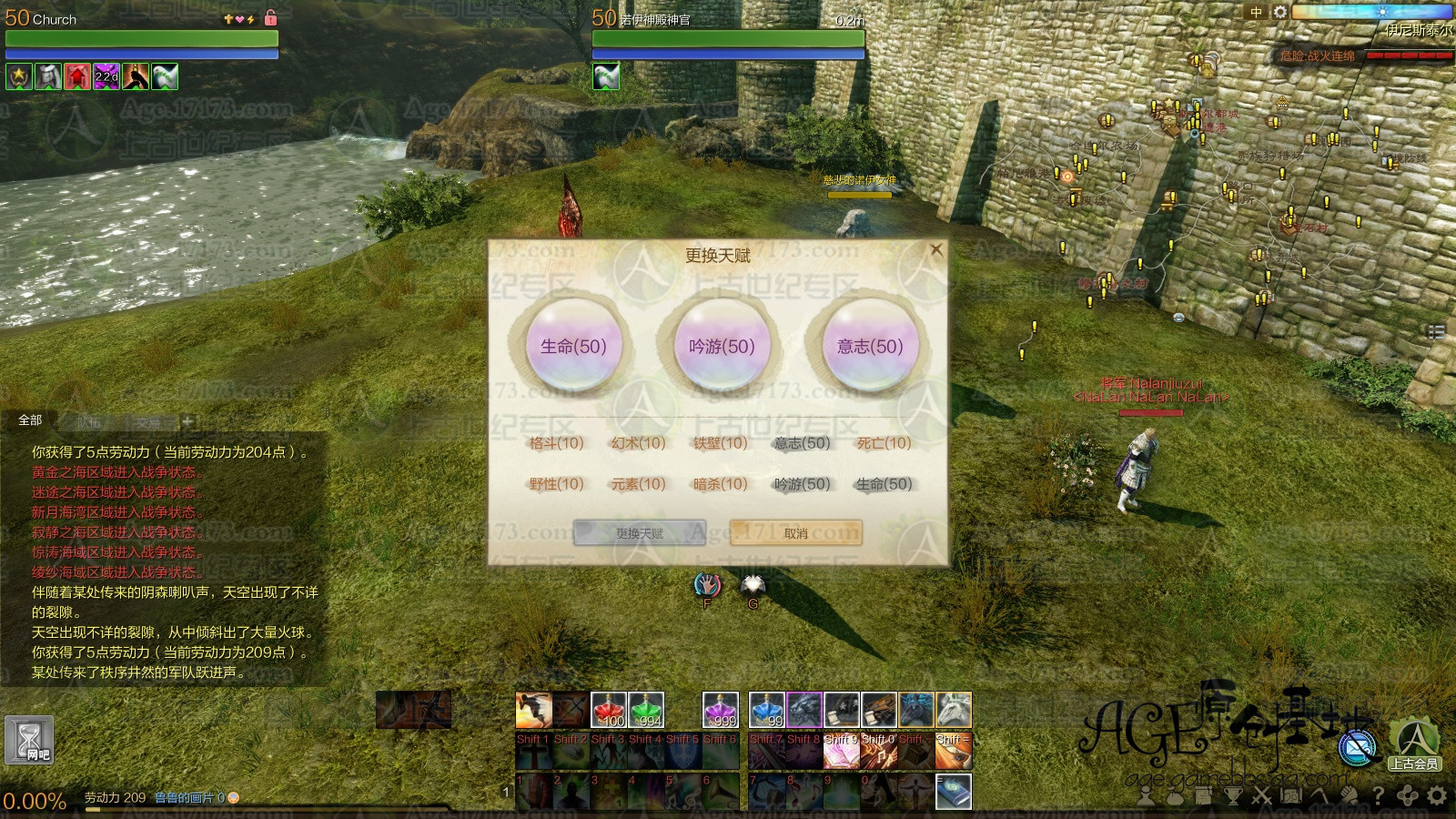Click the 网吧 hourglass icon
Screen dimensions: 1456x819
click(29, 739)
